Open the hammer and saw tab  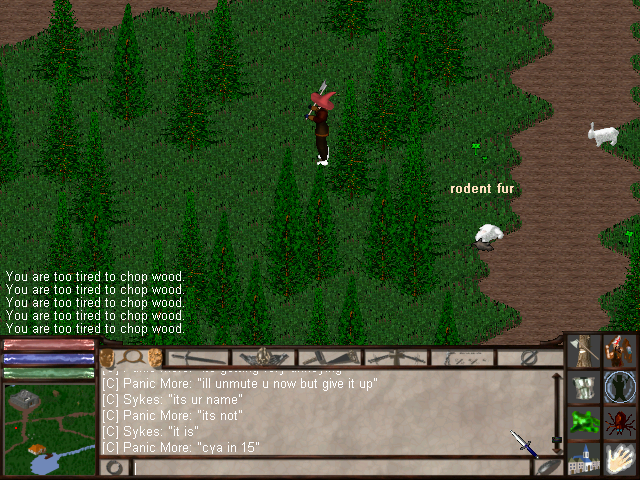pos(330,357)
